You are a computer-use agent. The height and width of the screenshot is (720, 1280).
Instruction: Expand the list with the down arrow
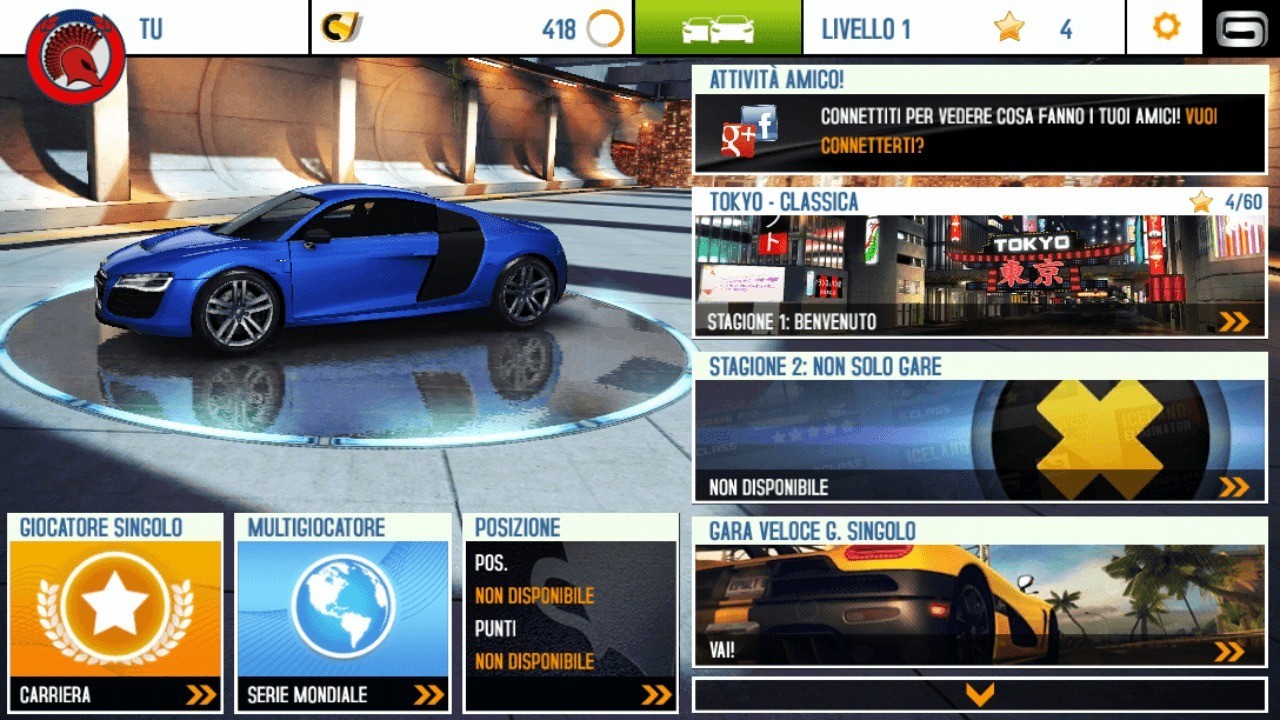point(979,694)
